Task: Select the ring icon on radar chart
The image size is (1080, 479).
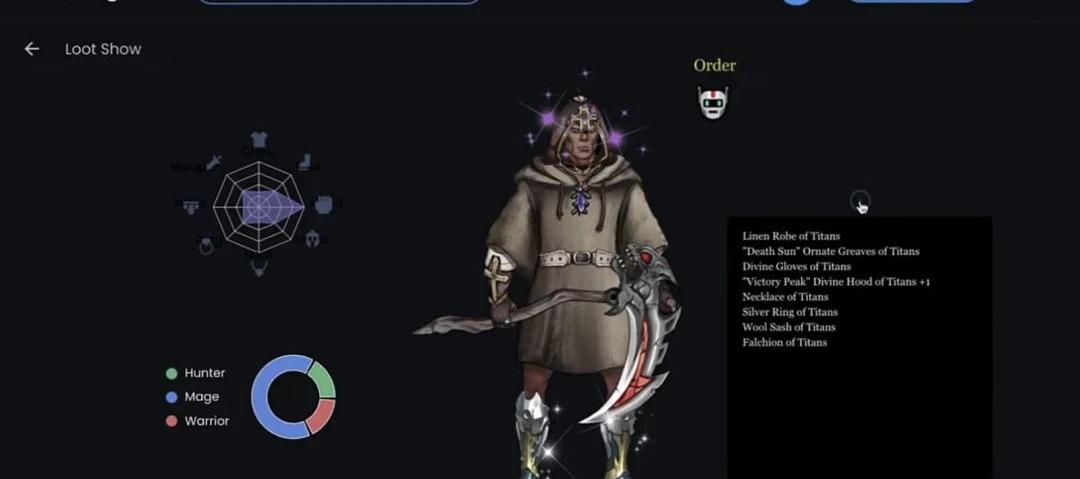Action: (206, 246)
